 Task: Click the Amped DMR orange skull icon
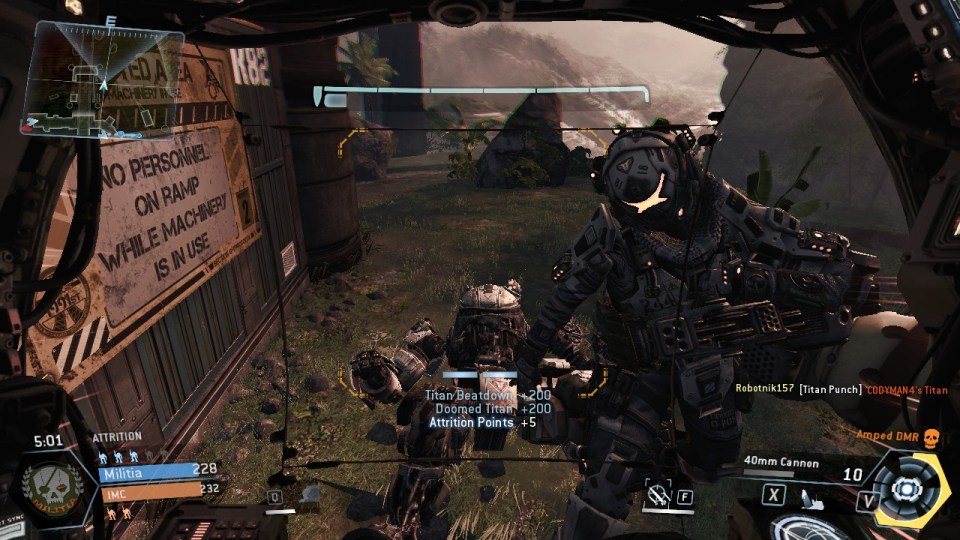coord(931,436)
